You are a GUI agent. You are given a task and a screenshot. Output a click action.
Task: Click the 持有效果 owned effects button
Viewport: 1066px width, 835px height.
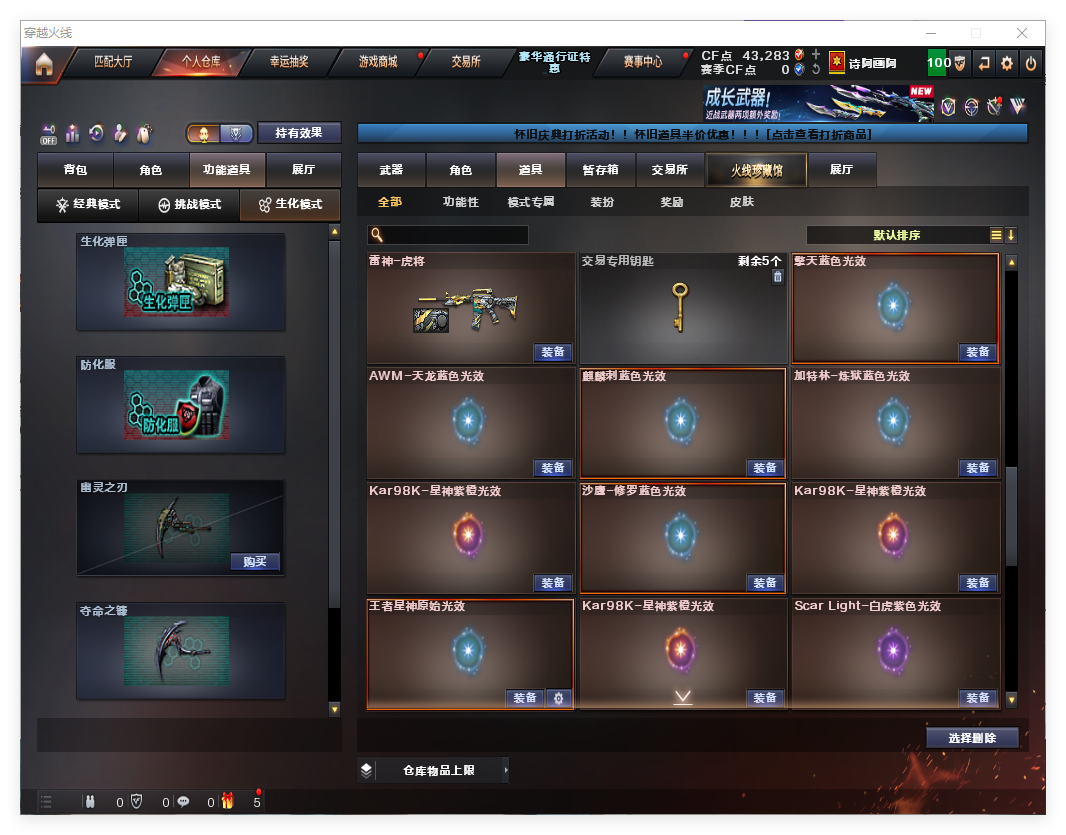point(299,133)
